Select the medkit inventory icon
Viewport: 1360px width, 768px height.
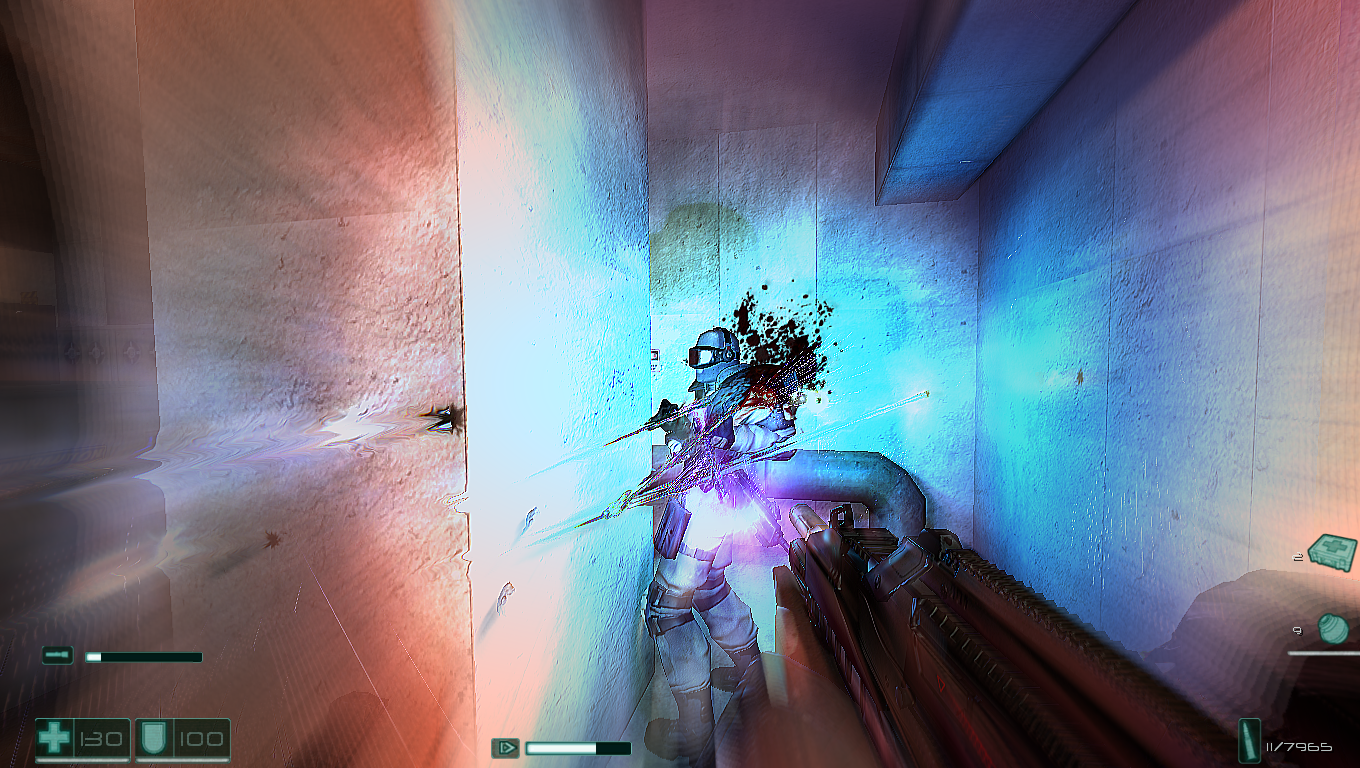1331,550
